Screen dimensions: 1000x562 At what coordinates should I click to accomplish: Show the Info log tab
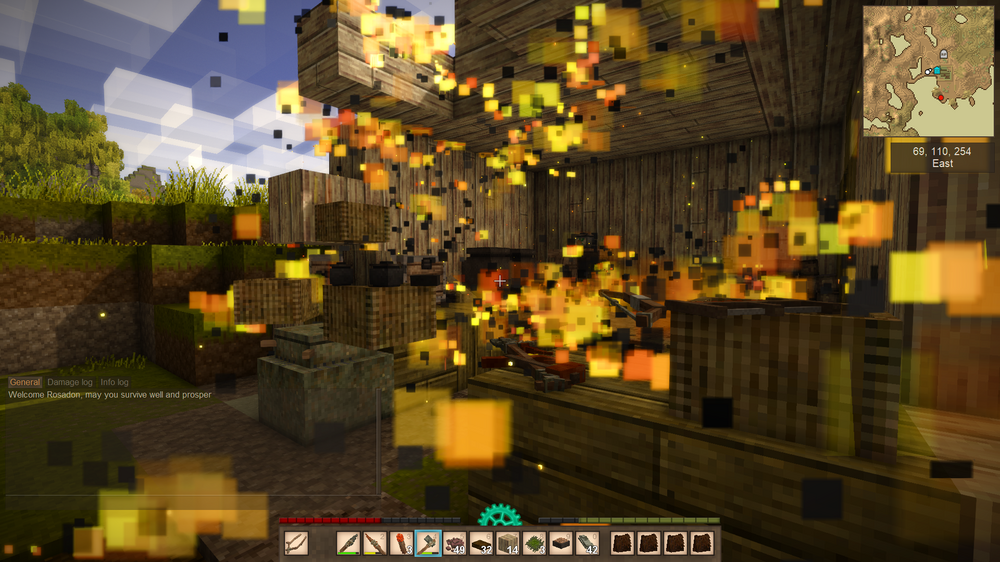click(115, 382)
